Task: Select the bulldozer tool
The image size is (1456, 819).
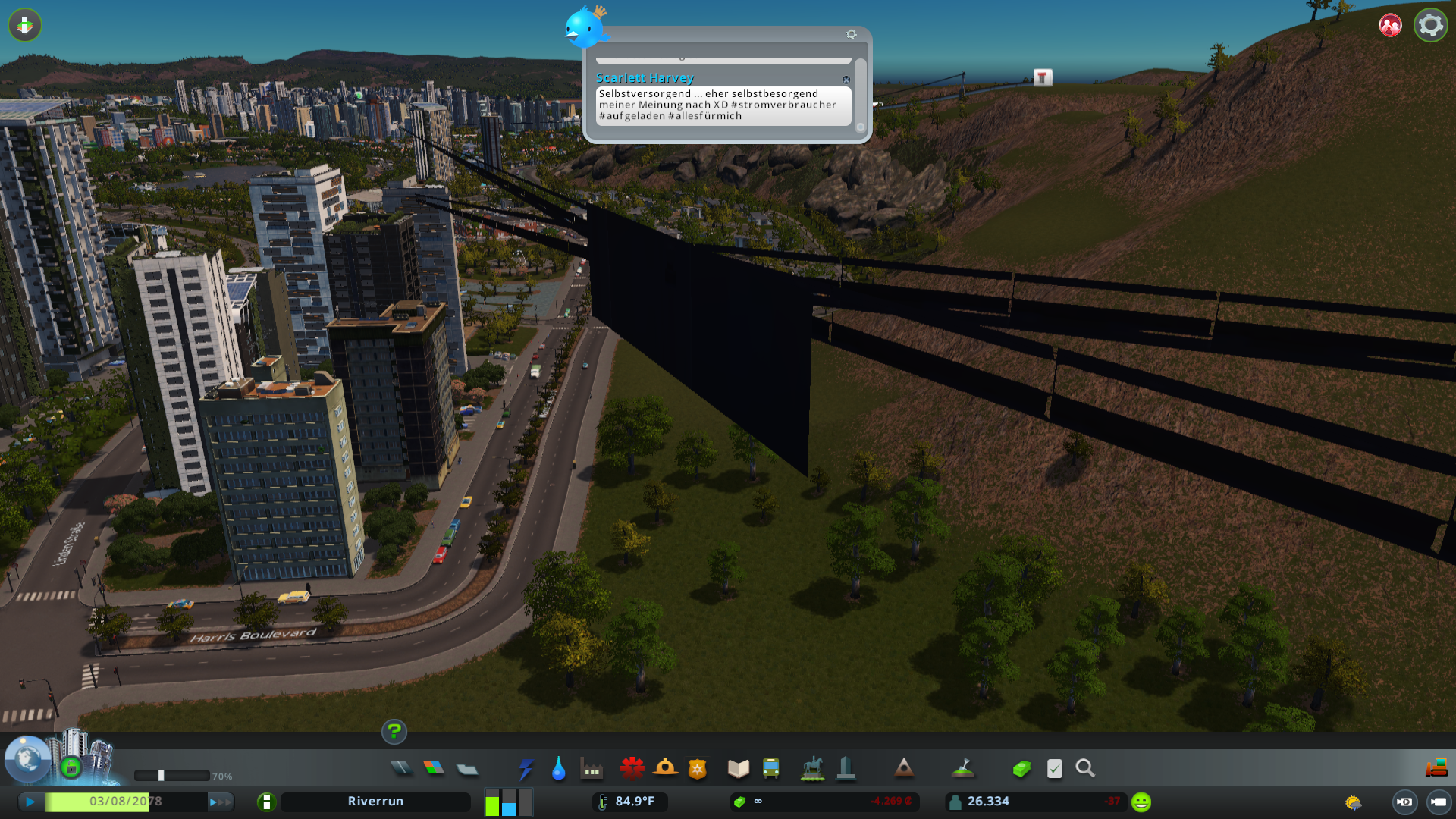Action: [x=1436, y=768]
